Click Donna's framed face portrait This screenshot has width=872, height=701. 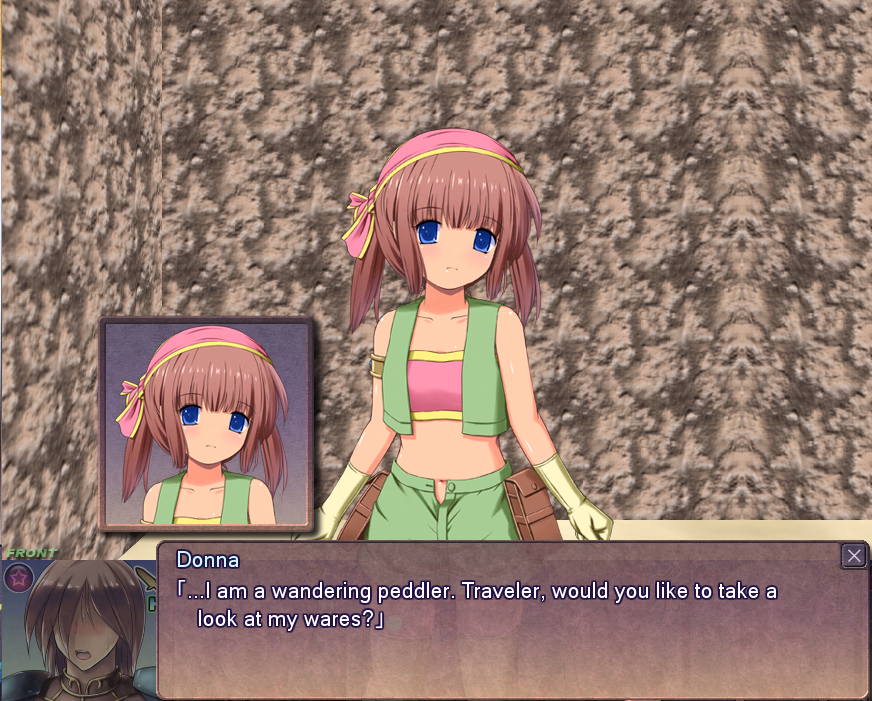(207, 423)
